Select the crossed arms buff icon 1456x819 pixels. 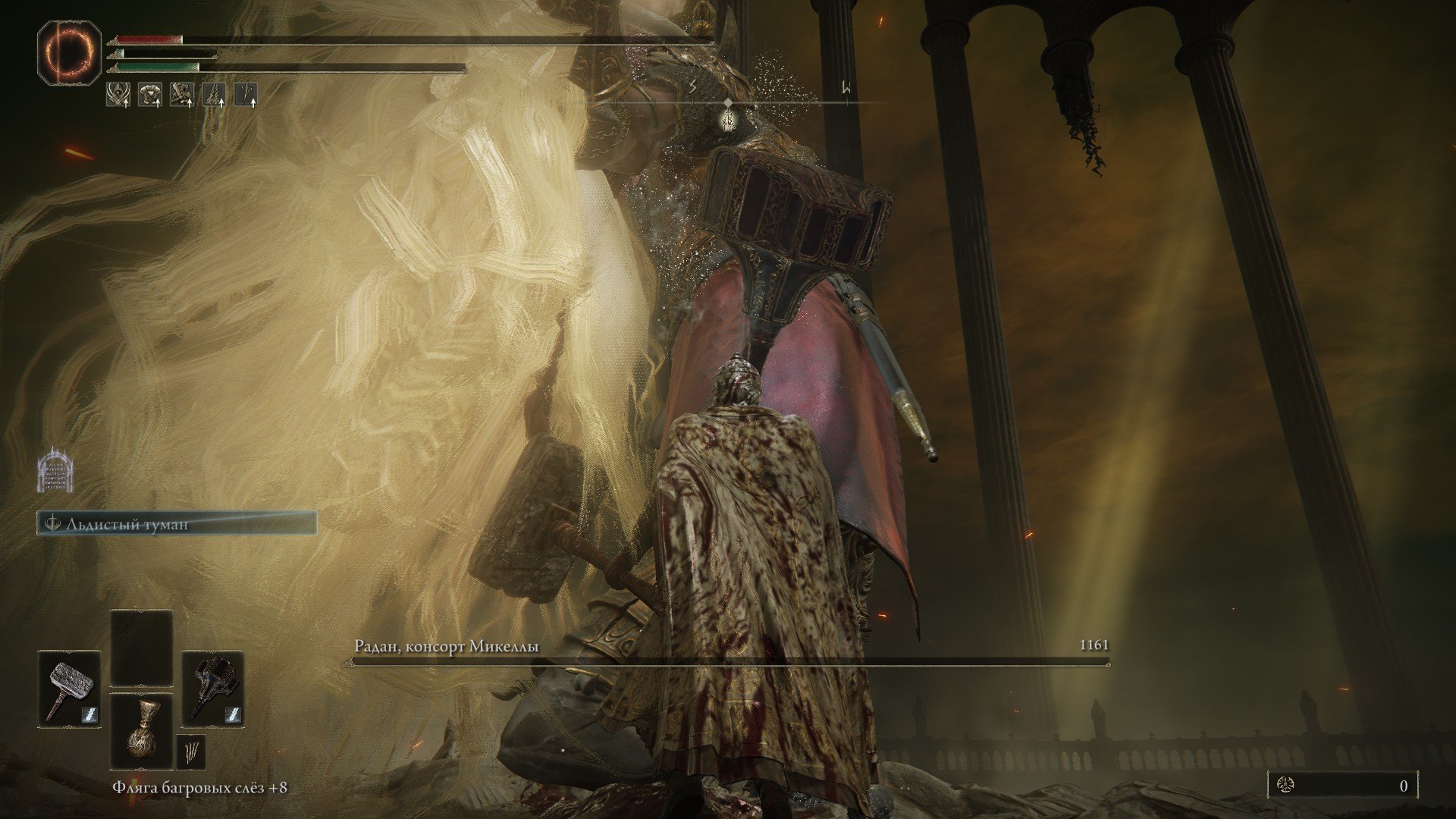point(182,94)
